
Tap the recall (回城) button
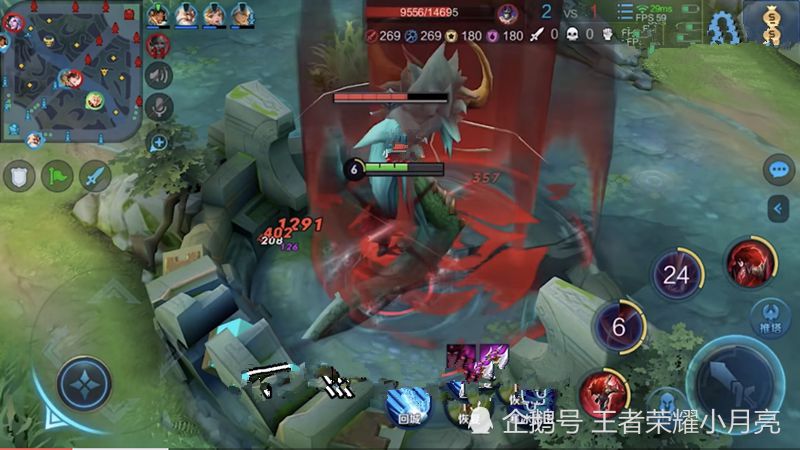tap(408, 405)
